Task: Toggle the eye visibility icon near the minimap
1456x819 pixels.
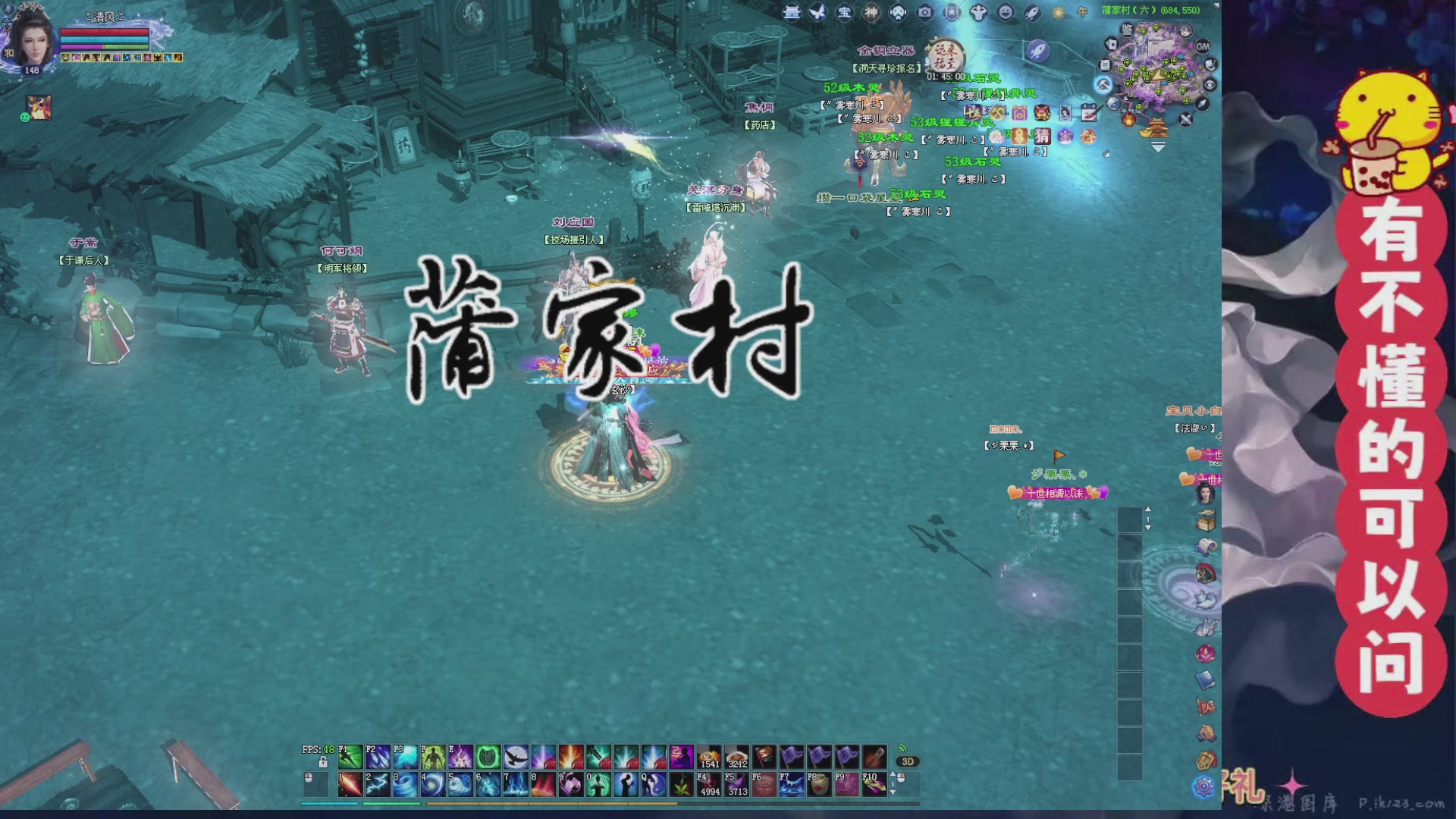Action: (1210, 83)
